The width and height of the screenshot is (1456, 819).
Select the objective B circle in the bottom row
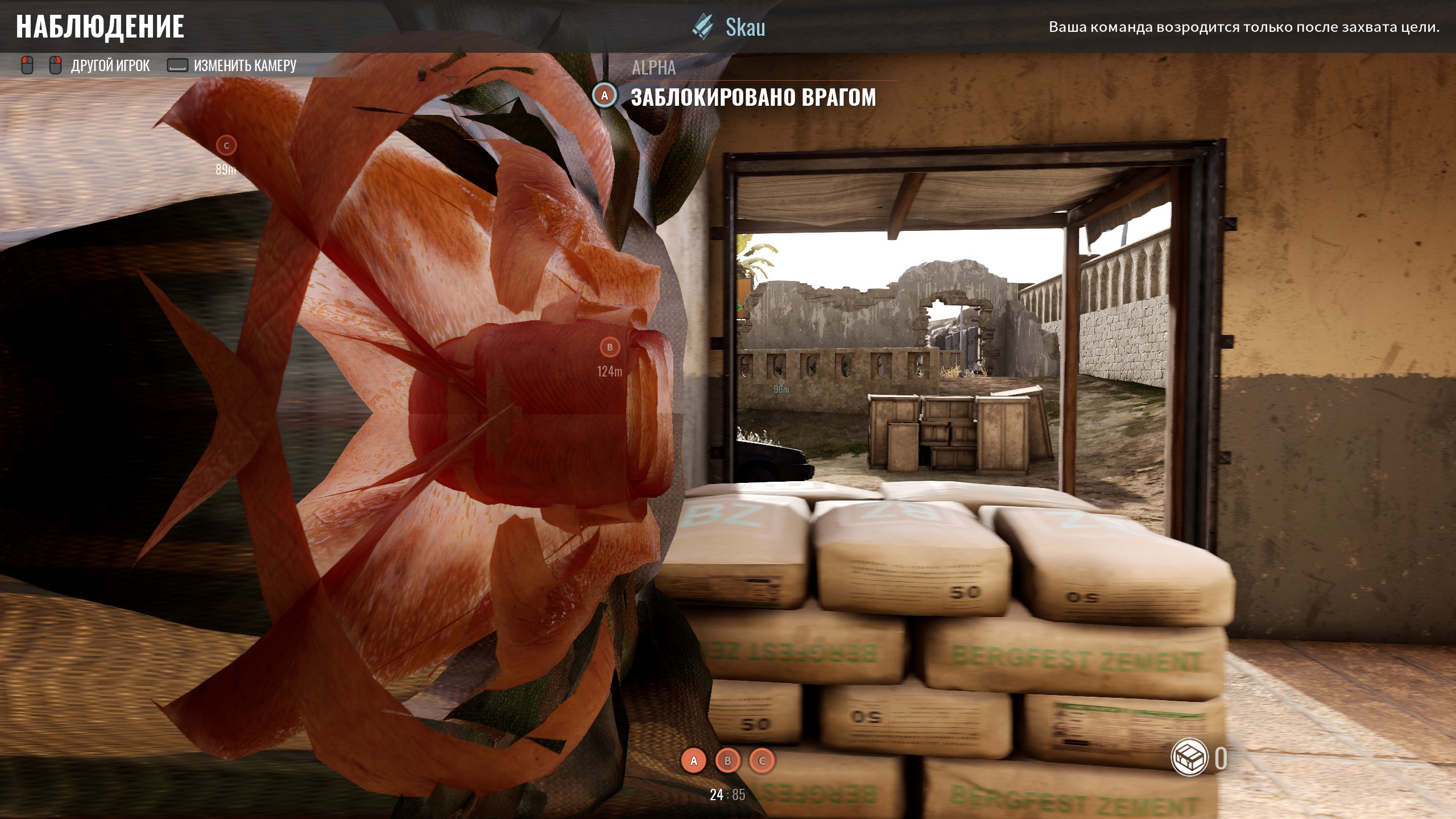[x=727, y=761]
